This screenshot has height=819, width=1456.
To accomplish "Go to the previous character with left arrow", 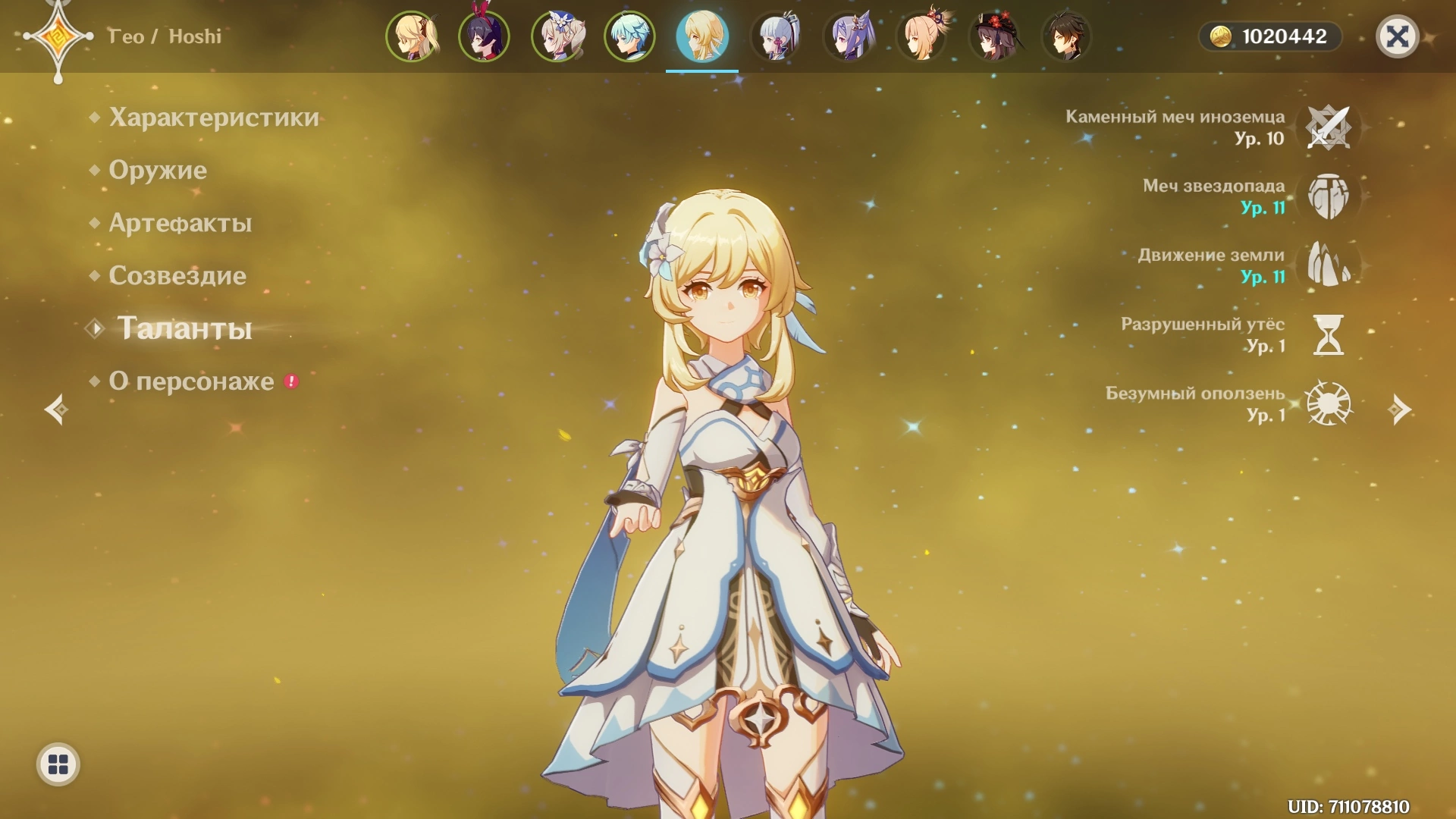I will pos(56,409).
